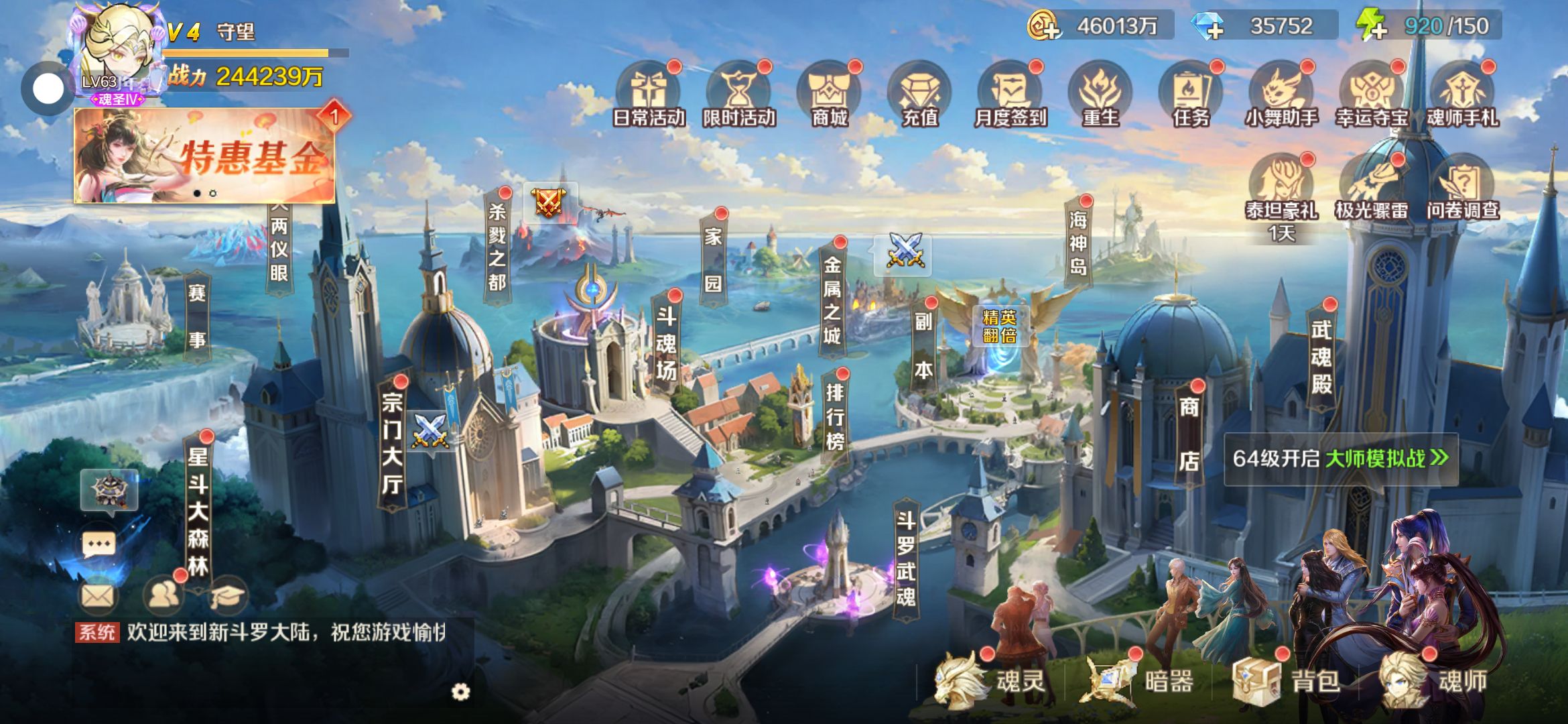The height and width of the screenshot is (724, 1568).
Task: Claim the 月度签到 monthly sign-in
Action: [x=1010, y=95]
